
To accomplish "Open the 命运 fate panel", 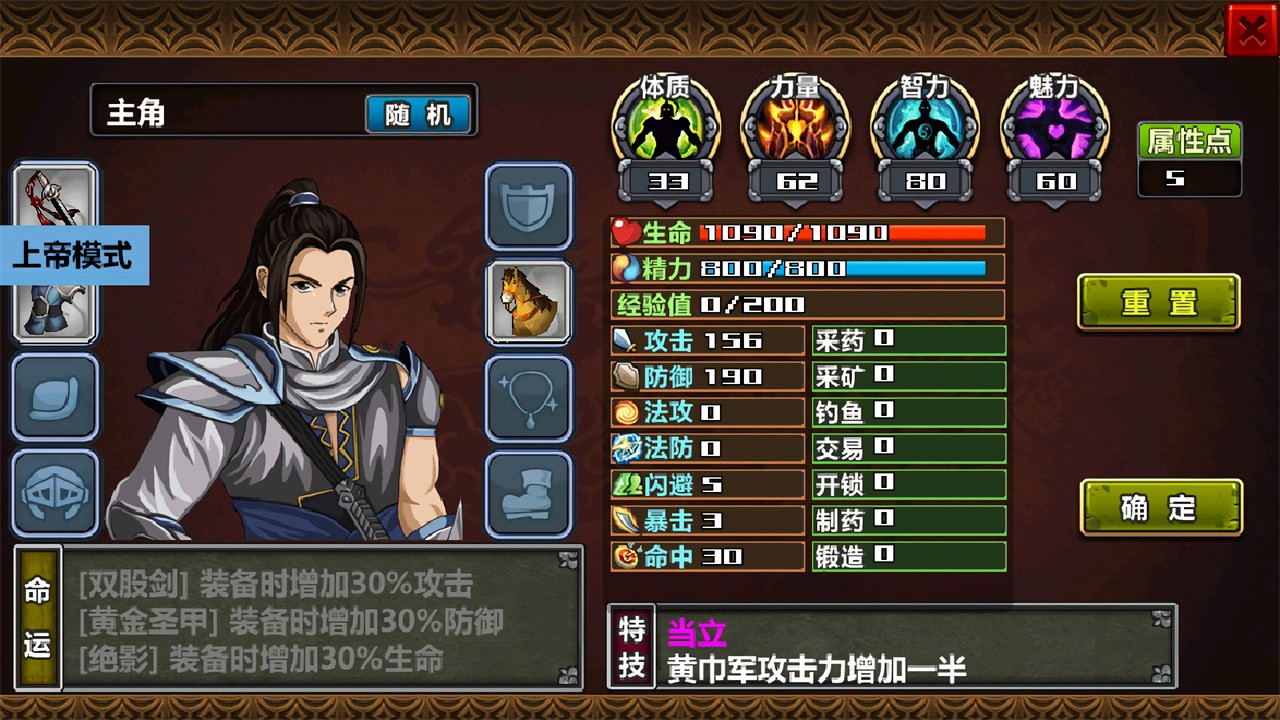I will 38,617.
